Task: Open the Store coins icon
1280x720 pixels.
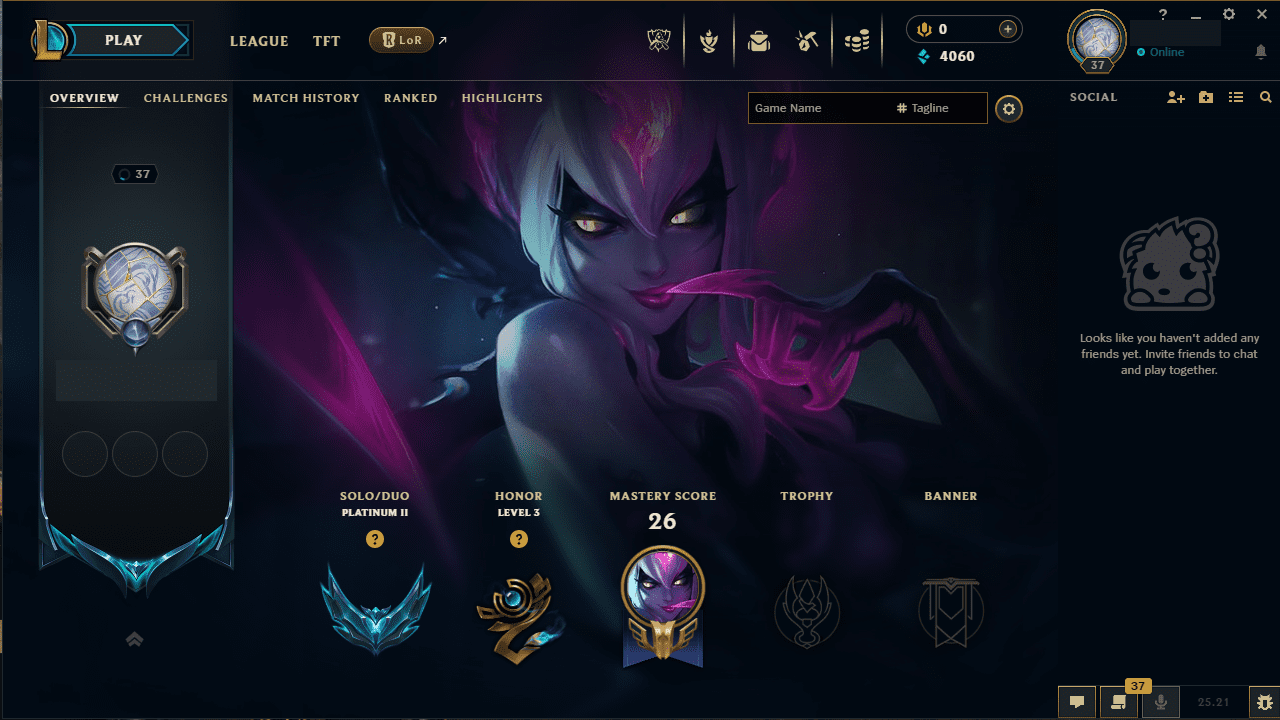Action: point(857,41)
